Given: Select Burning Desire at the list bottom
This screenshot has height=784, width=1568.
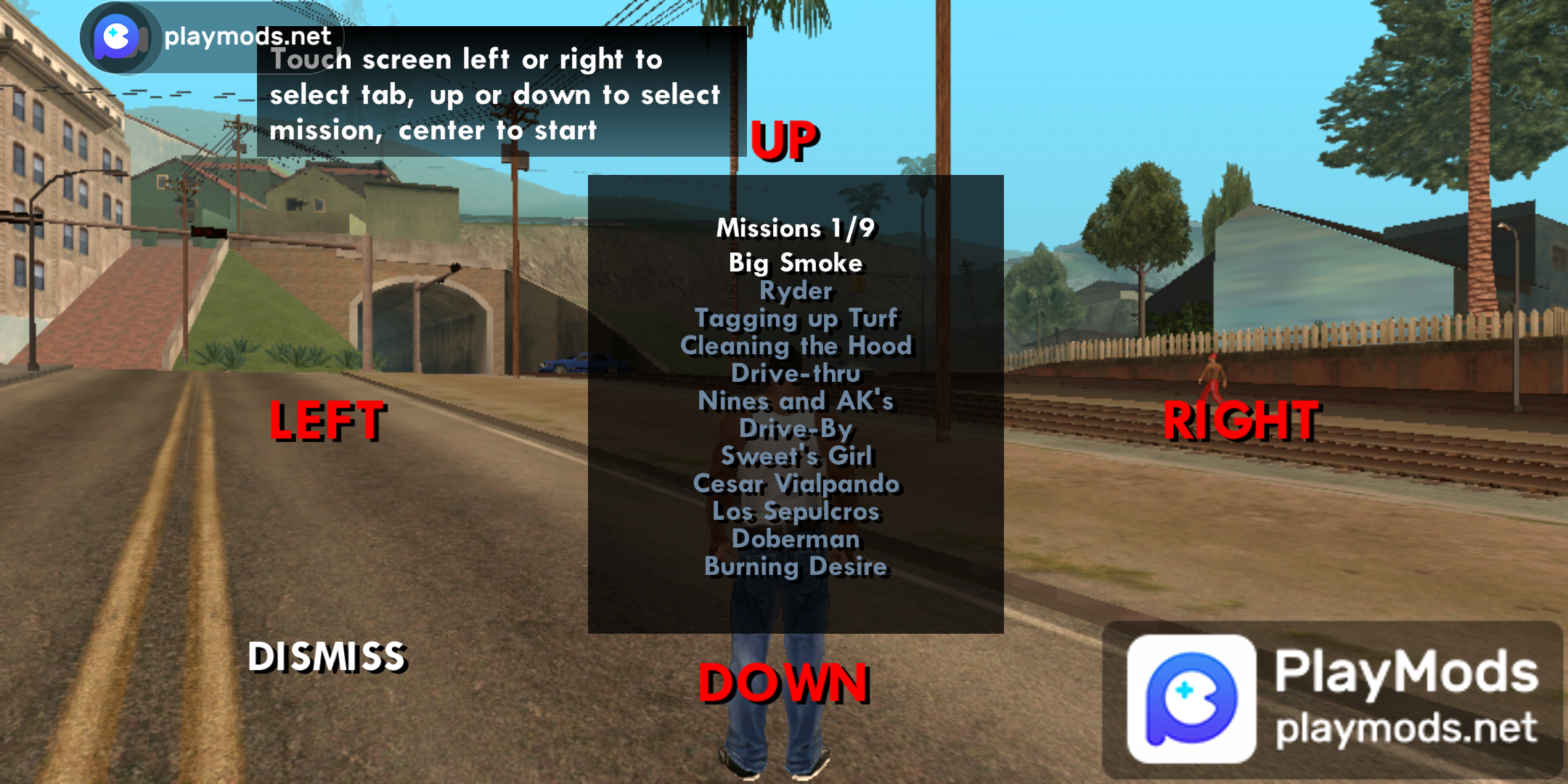Looking at the screenshot, I should [796, 566].
